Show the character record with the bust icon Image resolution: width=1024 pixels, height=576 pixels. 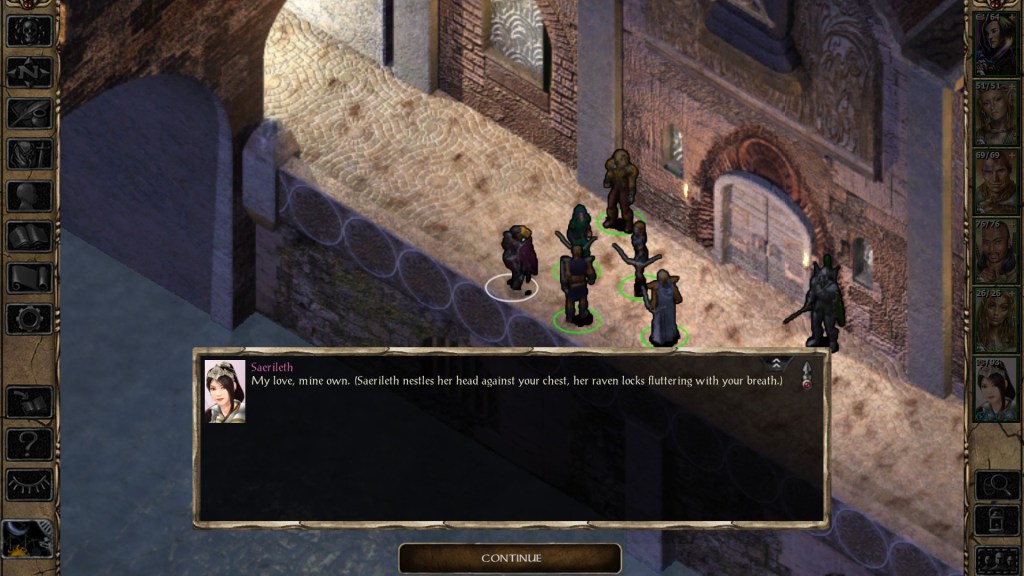click(x=29, y=195)
